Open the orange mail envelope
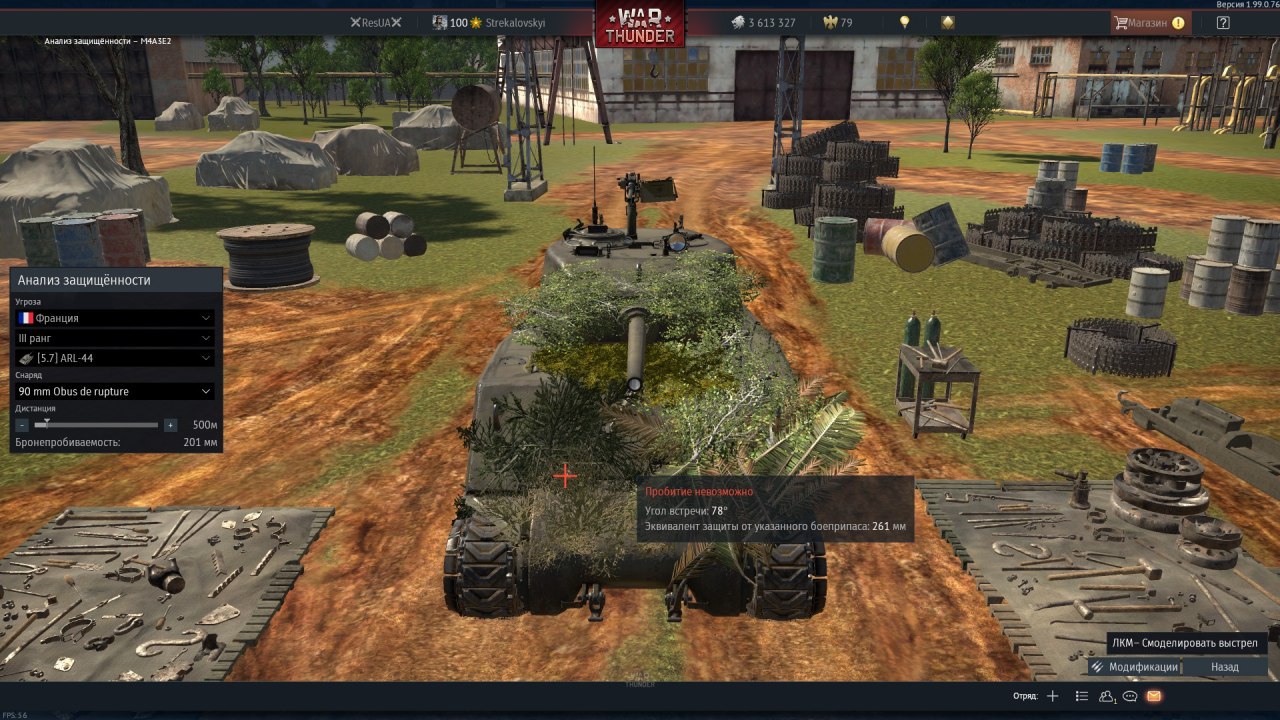Screen dimensions: 1280x720 [1154, 696]
